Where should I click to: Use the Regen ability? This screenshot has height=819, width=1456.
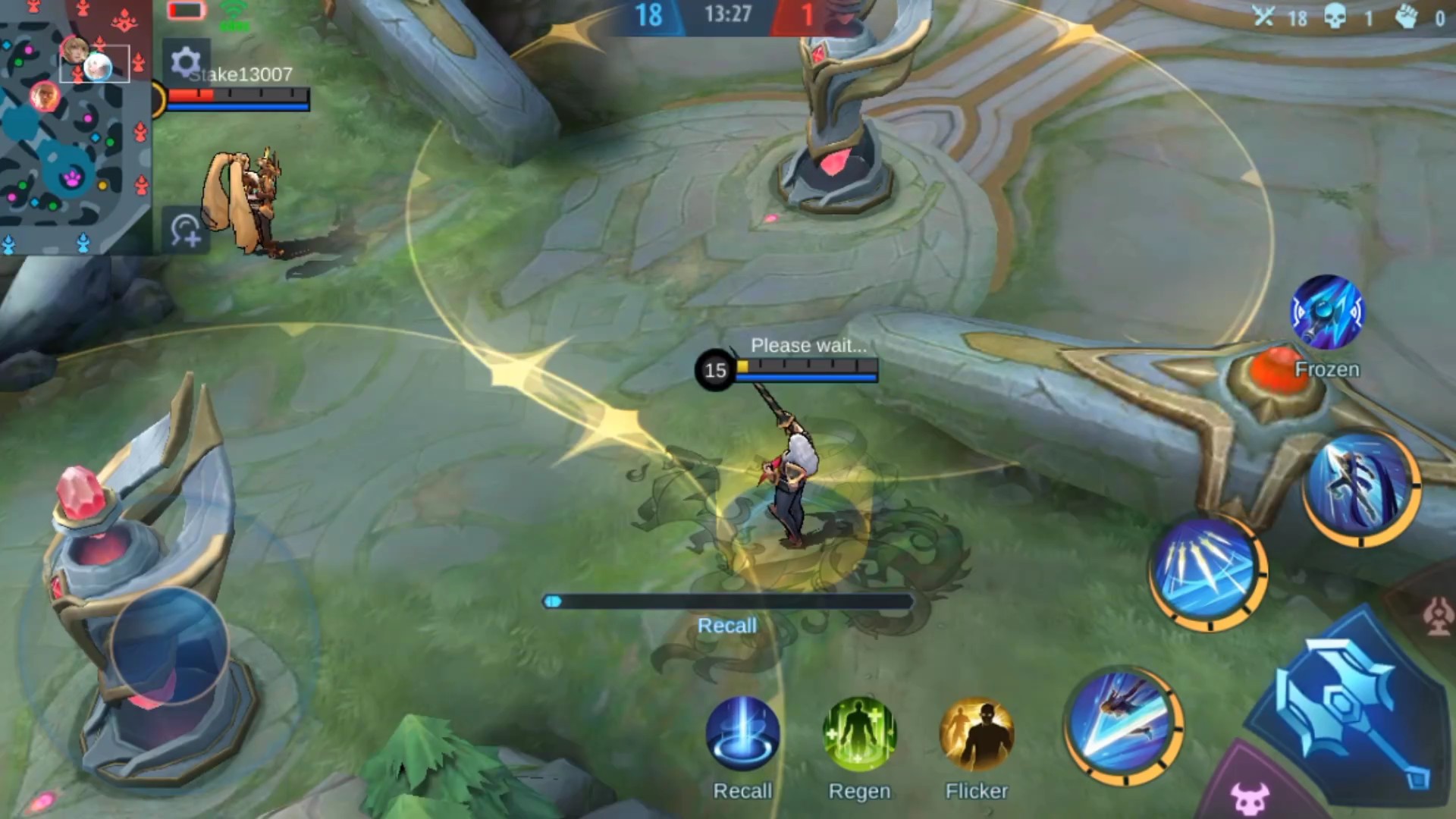click(x=859, y=734)
